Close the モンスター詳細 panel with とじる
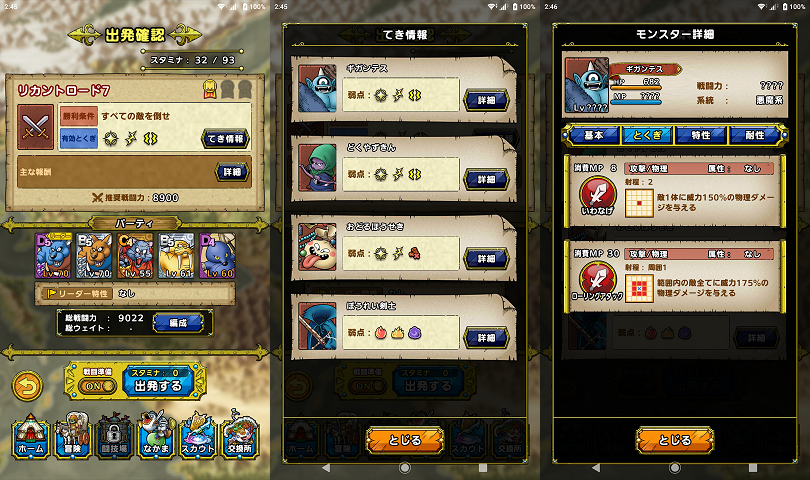This screenshot has height=480, width=810. point(674,440)
